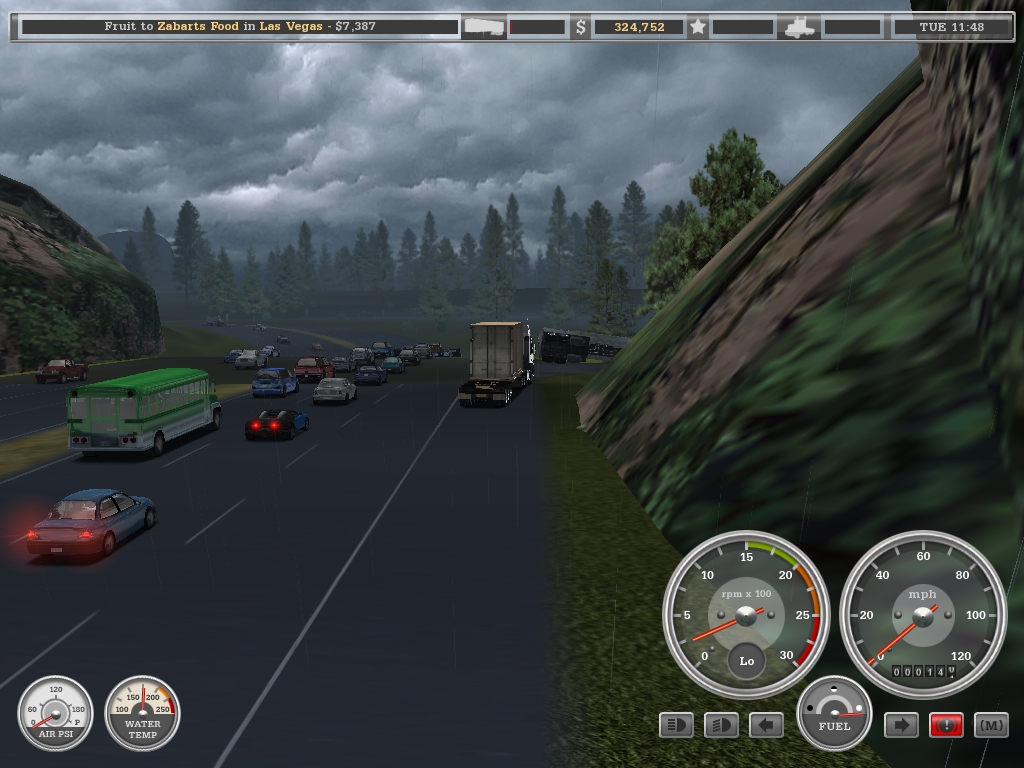Viewport: 1024px width, 768px height.
Task: Toggle the low beam headlights button
Action: (x=721, y=725)
